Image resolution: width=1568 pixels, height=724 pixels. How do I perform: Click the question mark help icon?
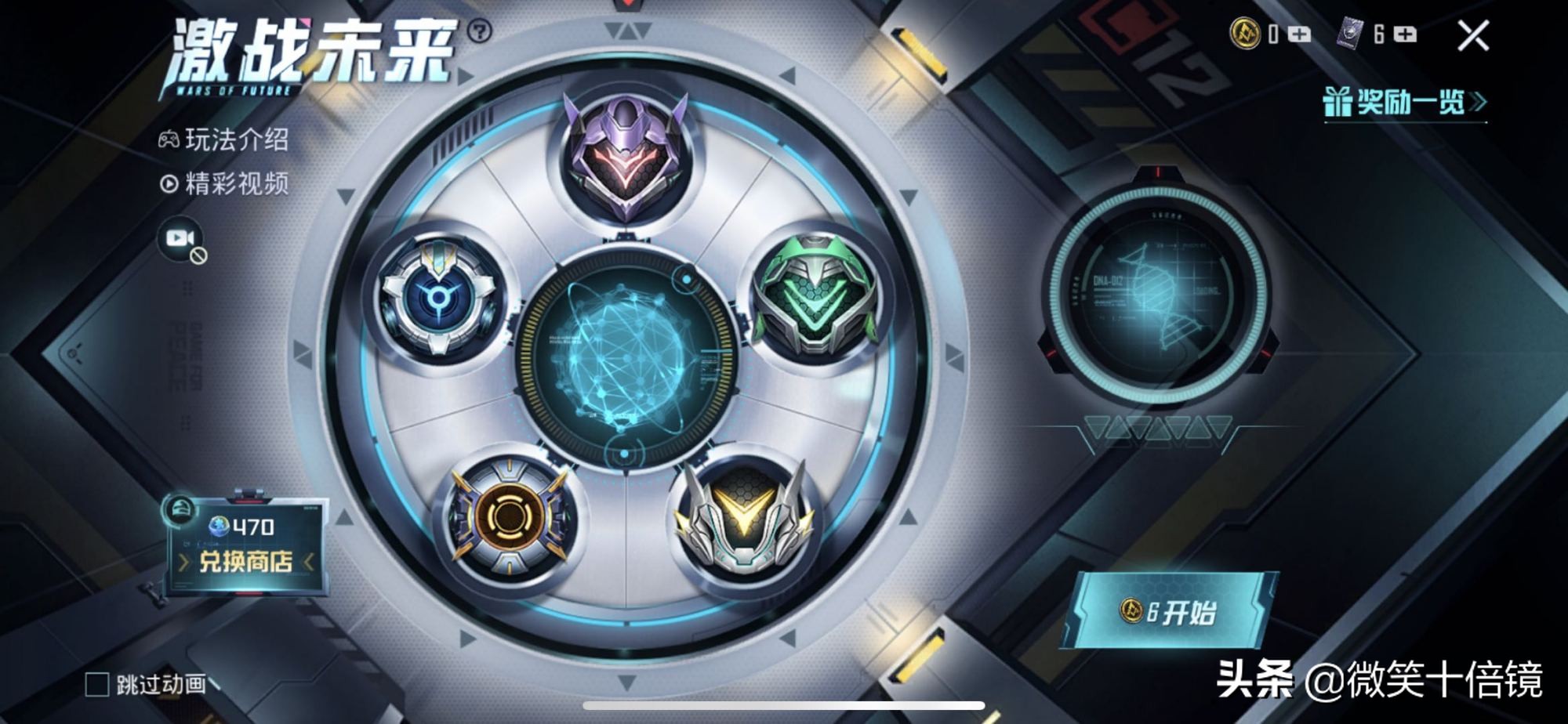pos(479,31)
